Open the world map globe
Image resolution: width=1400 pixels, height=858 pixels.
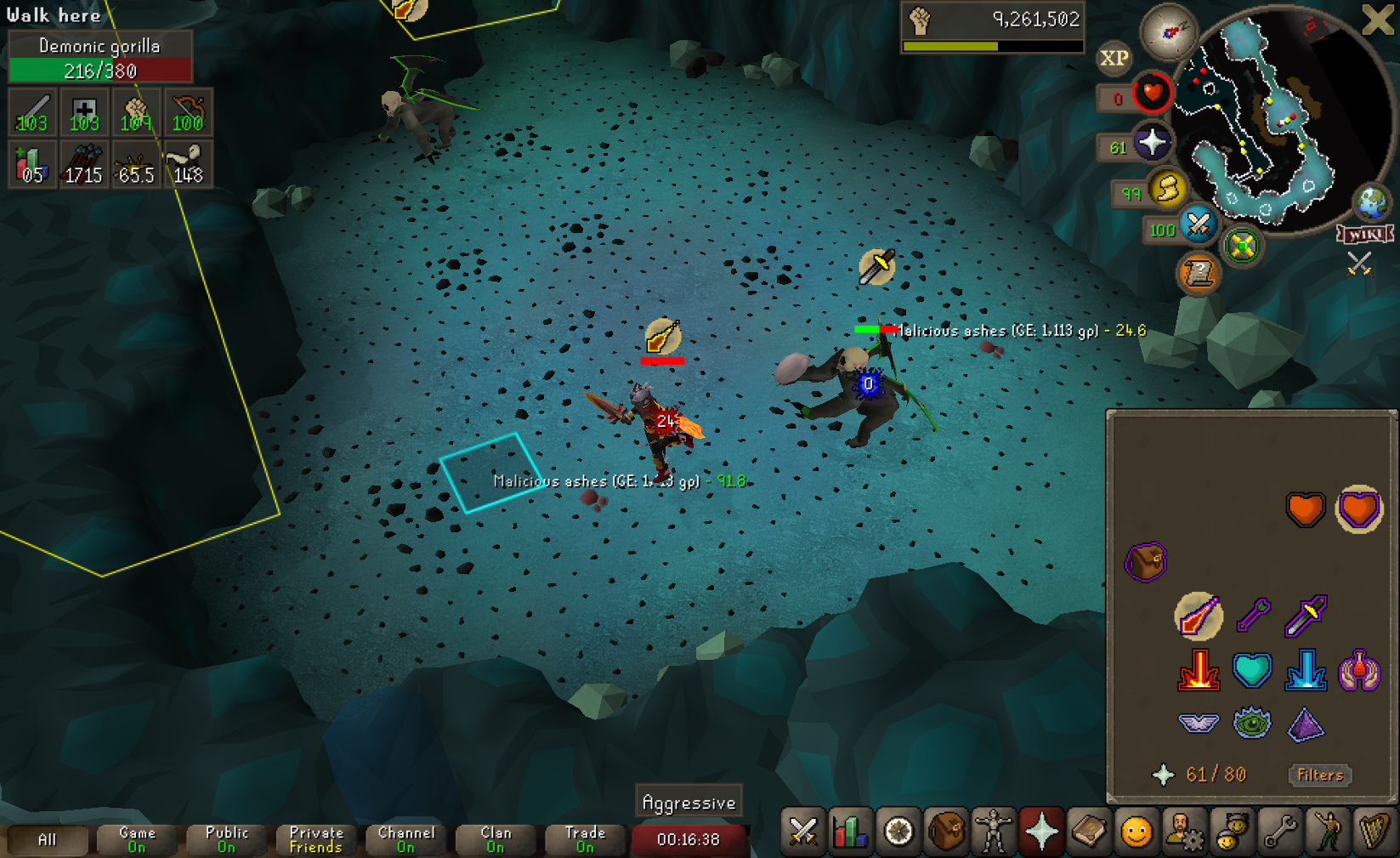tap(1372, 202)
